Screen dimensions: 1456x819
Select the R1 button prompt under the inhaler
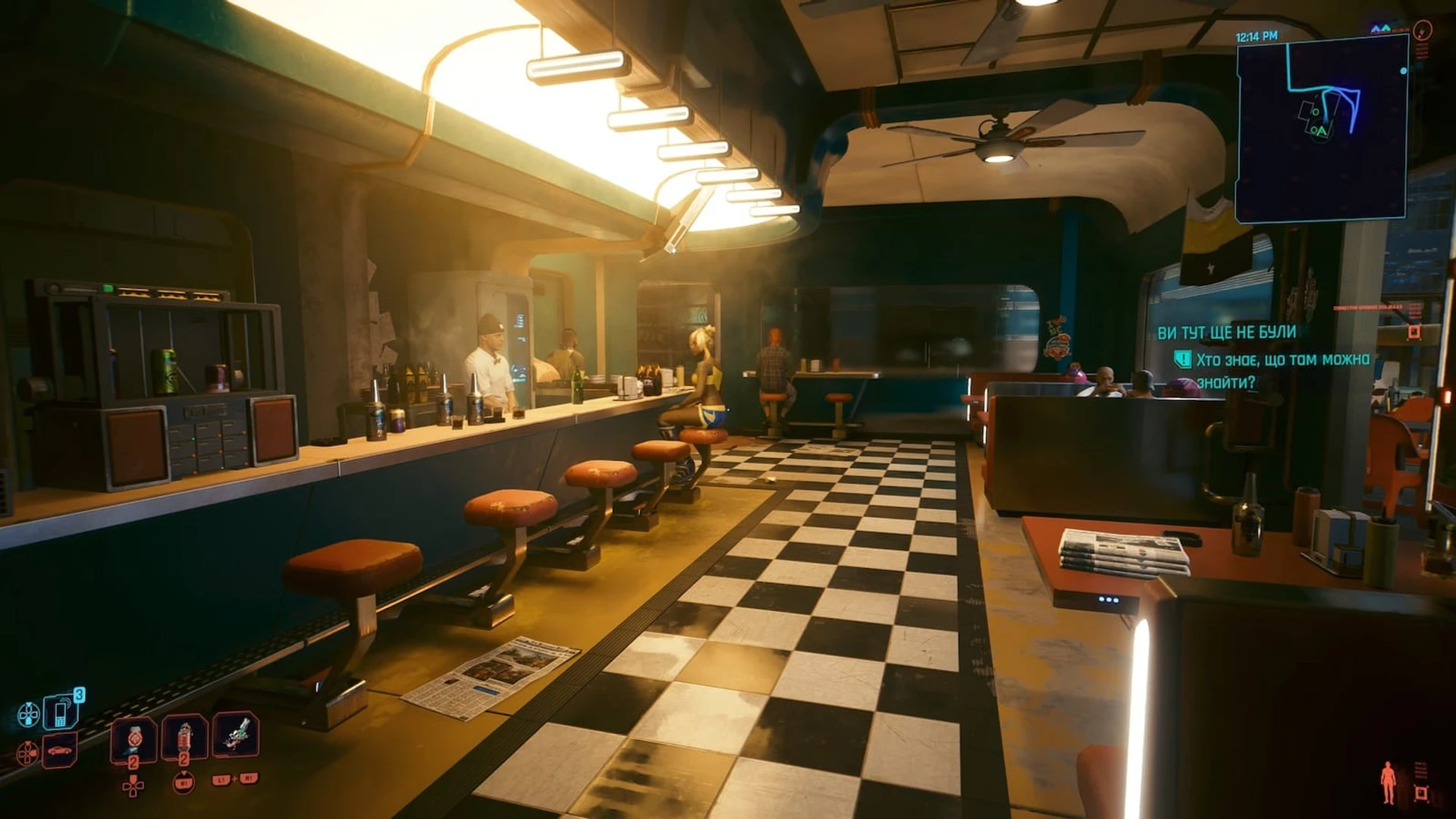[x=184, y=783]
